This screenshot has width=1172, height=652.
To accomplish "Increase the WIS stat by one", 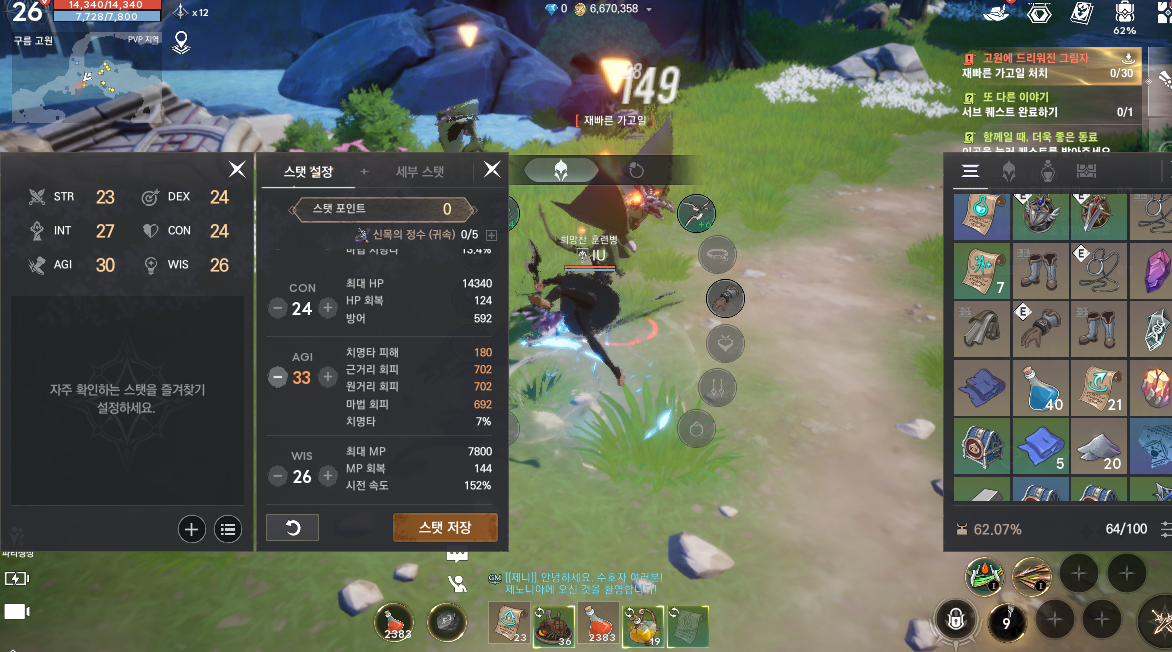I will pyautogui.click(x=327, y=476).
